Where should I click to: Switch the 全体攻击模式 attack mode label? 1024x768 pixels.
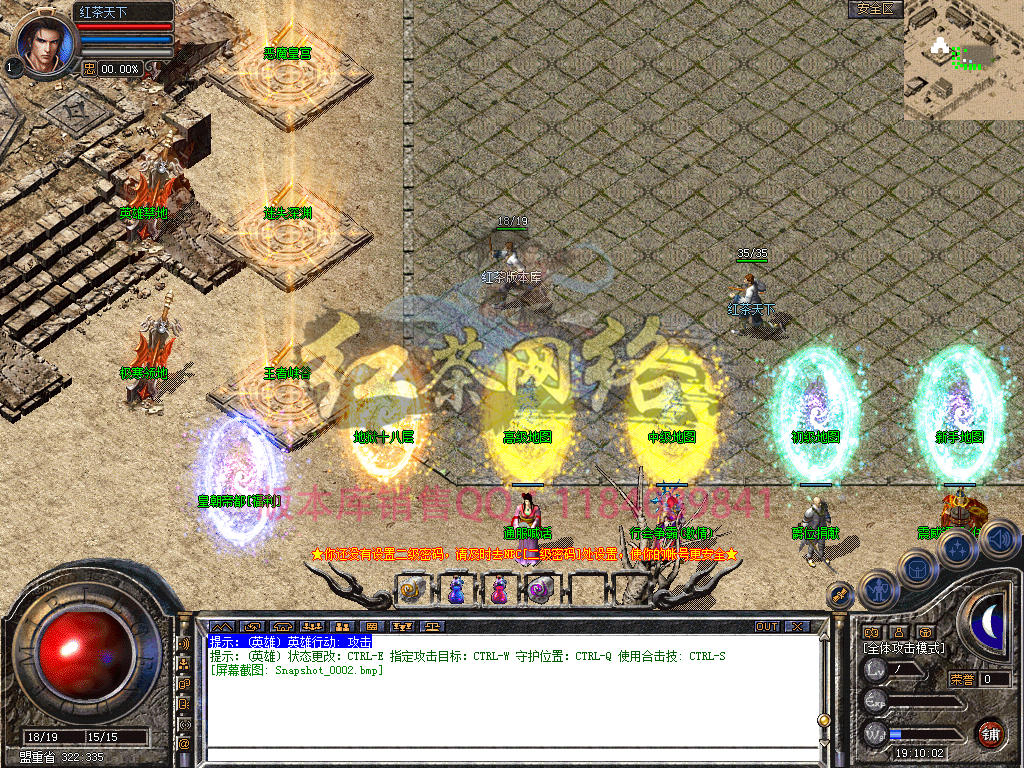tap(903, 648)
